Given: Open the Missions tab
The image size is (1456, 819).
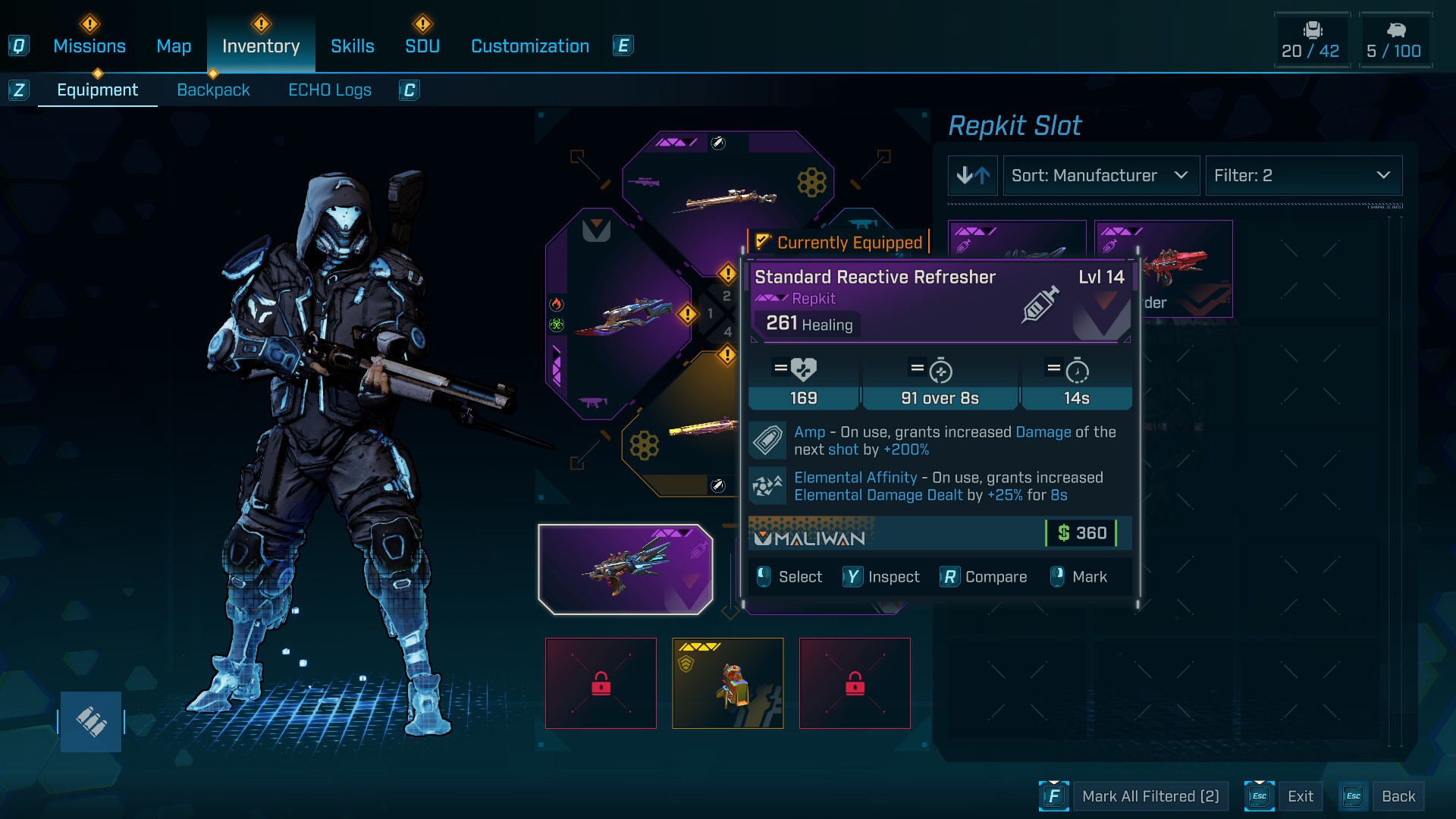Looking at the screenshot, I should pyautogui.click(x=89, y=46).
